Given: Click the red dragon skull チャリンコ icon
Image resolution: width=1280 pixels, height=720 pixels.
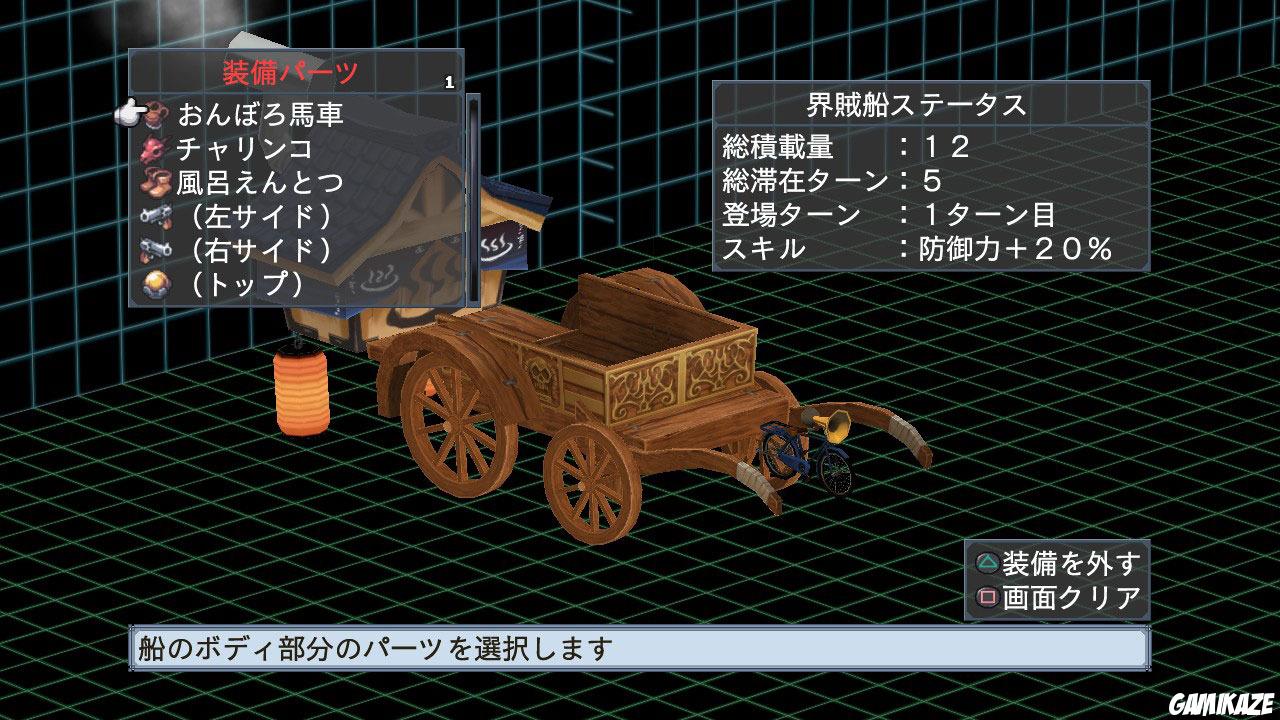Looking at the screenshot, I should [x=152, y=147].
